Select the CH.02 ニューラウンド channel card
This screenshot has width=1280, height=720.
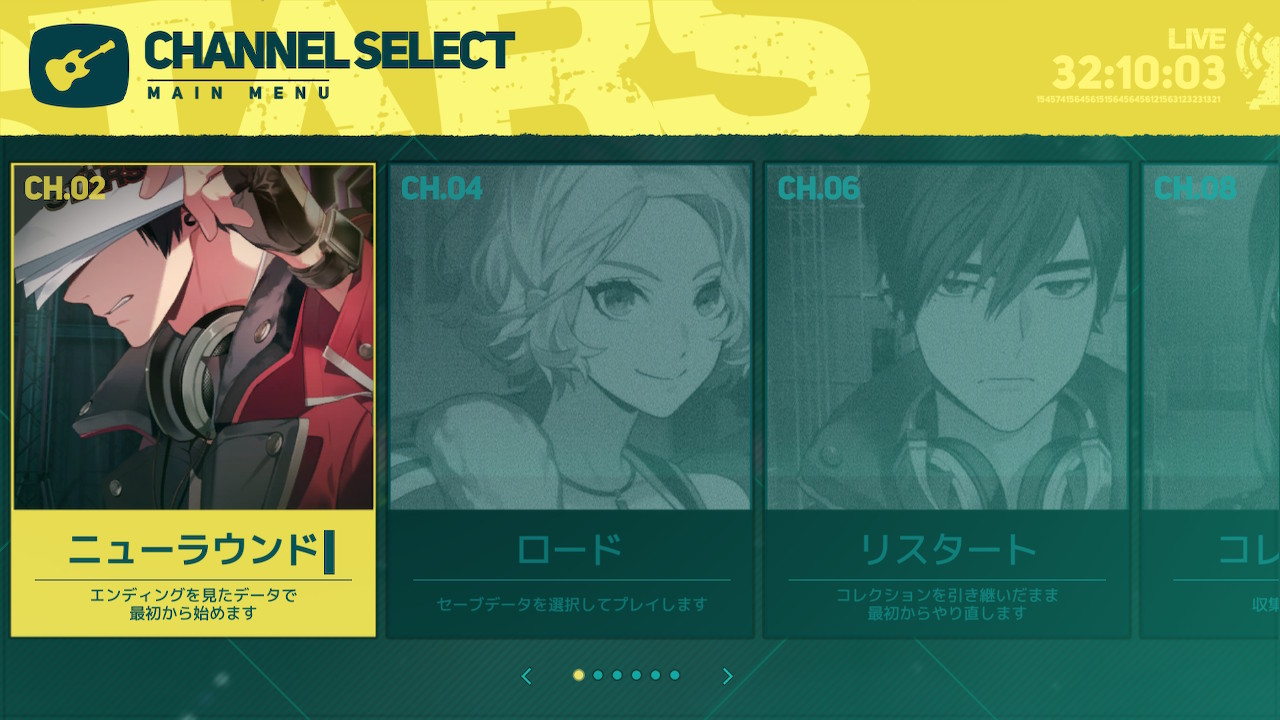pyautogui.click(x=193, y=400)
